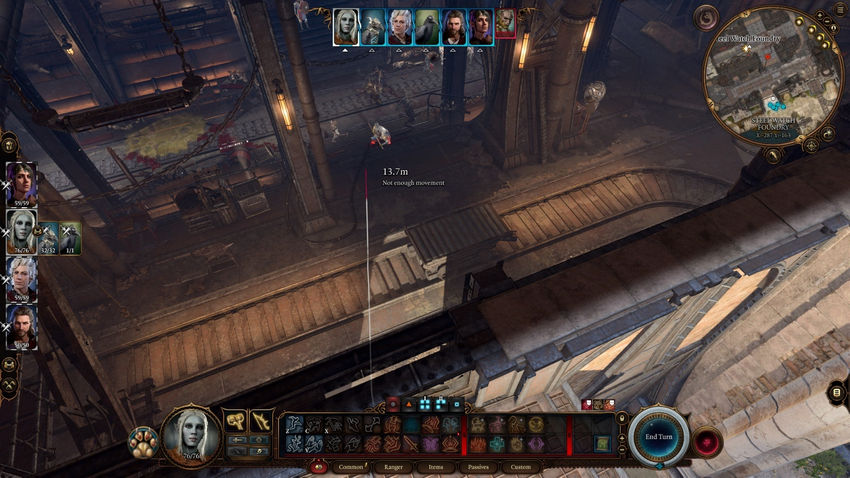This screenshot has width=850, height=478.
Task: Select the Custom hotbar tab
Action: pyautogui.click(x=520, y=466)
